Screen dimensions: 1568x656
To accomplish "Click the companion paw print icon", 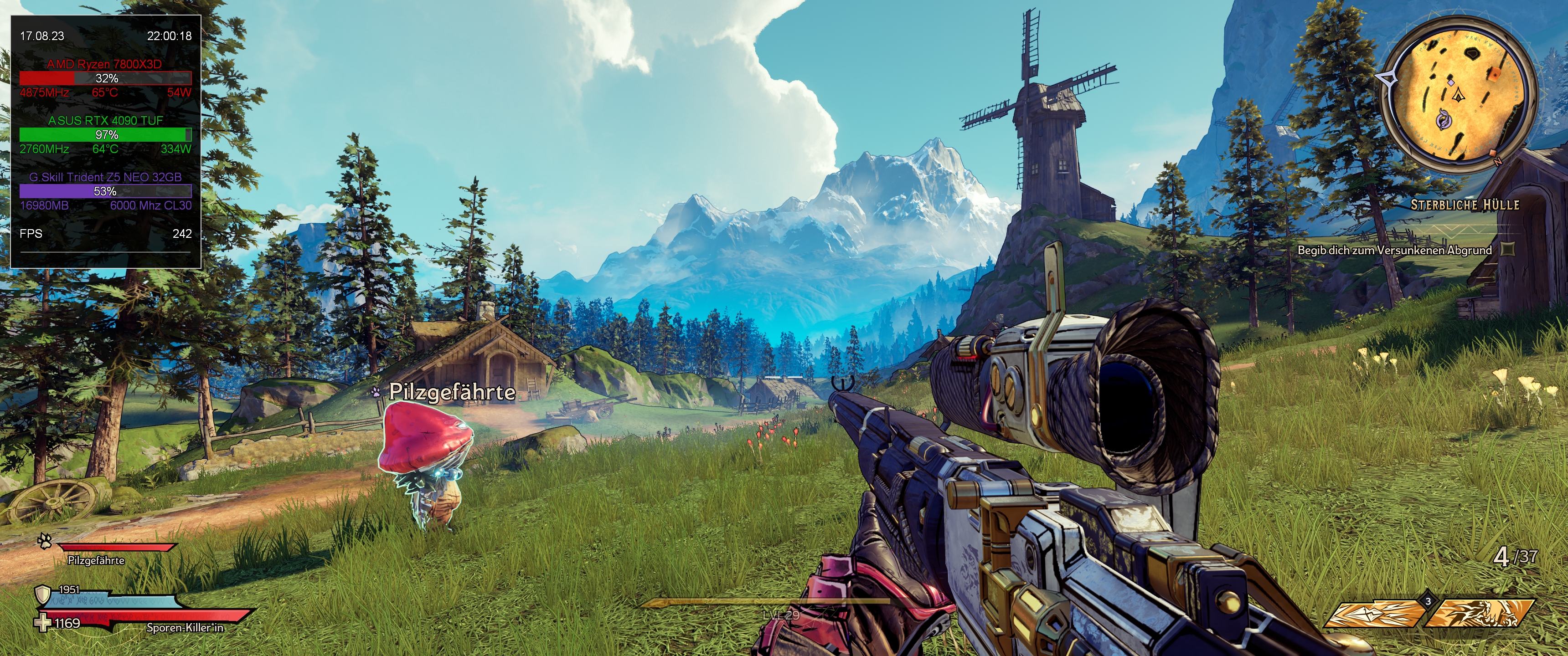I will (44, 541).
